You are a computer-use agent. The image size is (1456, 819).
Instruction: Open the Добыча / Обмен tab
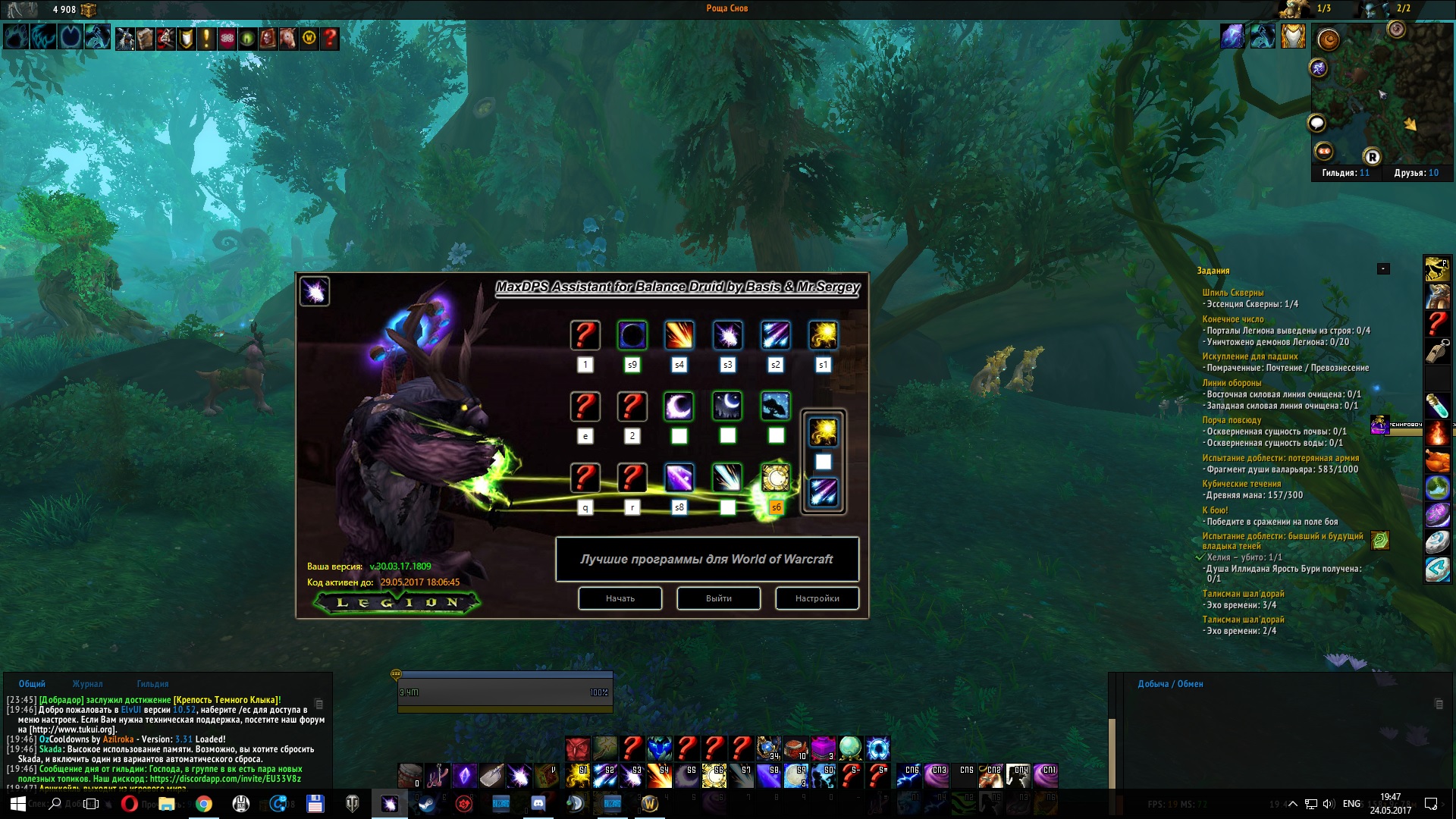point(1170,684)
